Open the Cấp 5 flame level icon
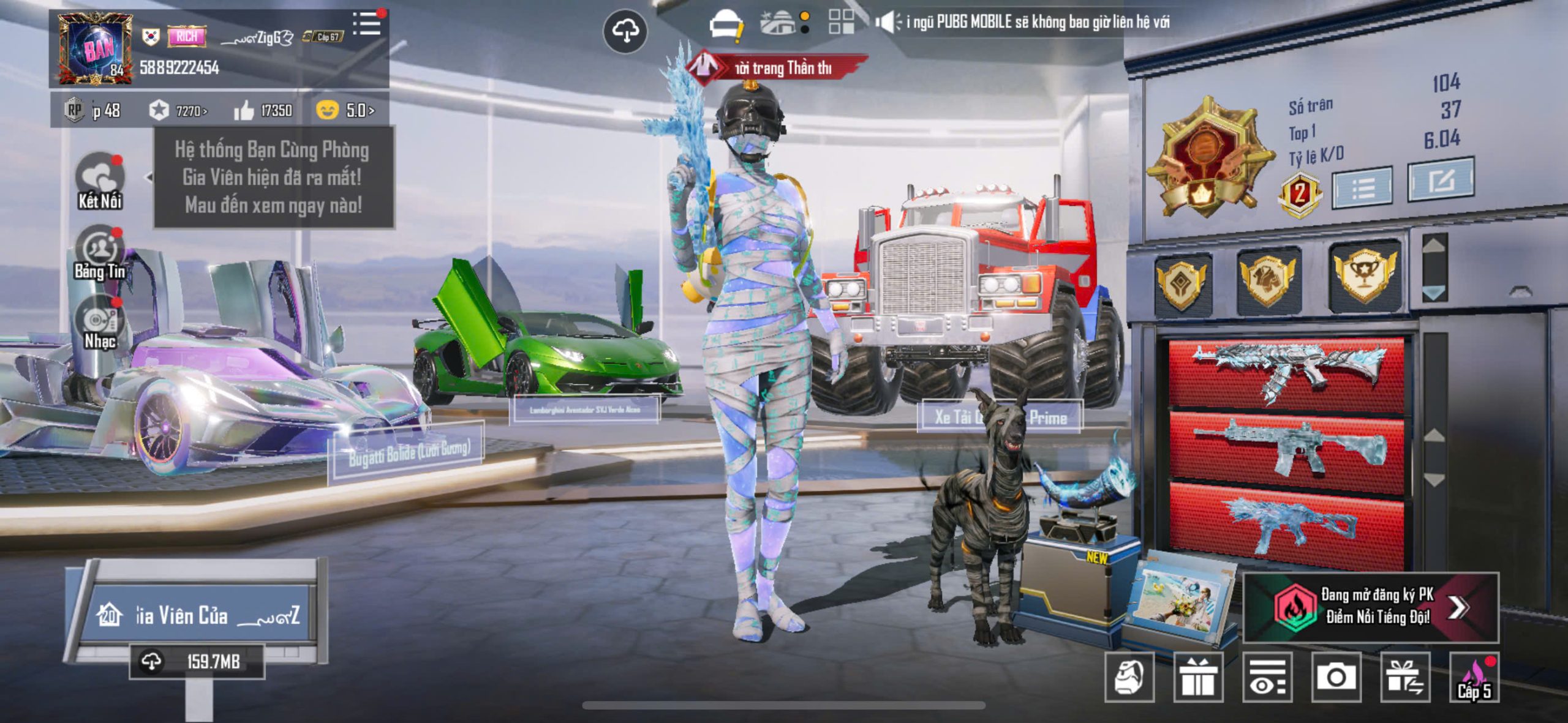Screen dimensions: 1568x723 point(1474,677)
